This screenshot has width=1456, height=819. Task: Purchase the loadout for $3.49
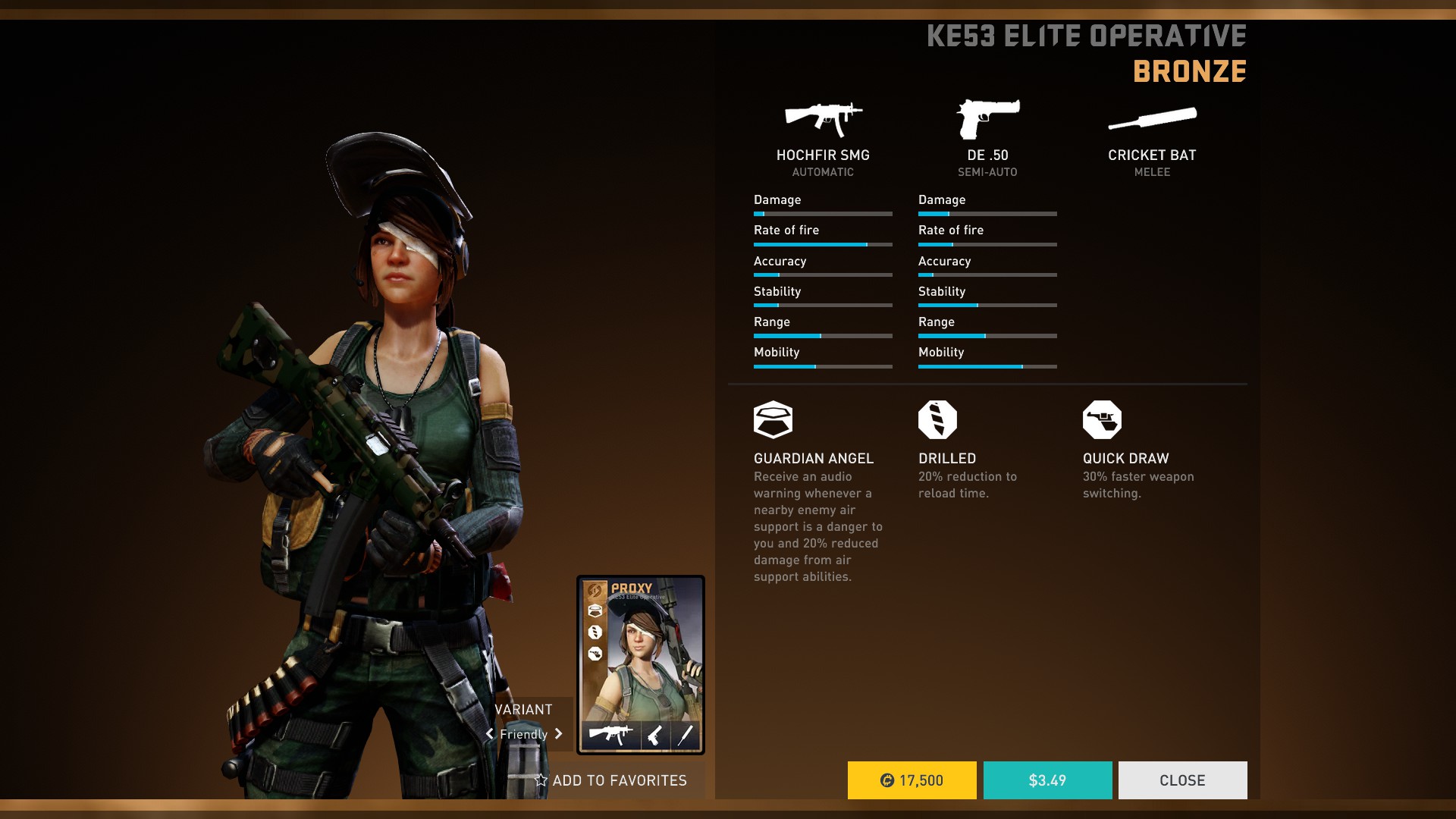(x=1047, y=780)
